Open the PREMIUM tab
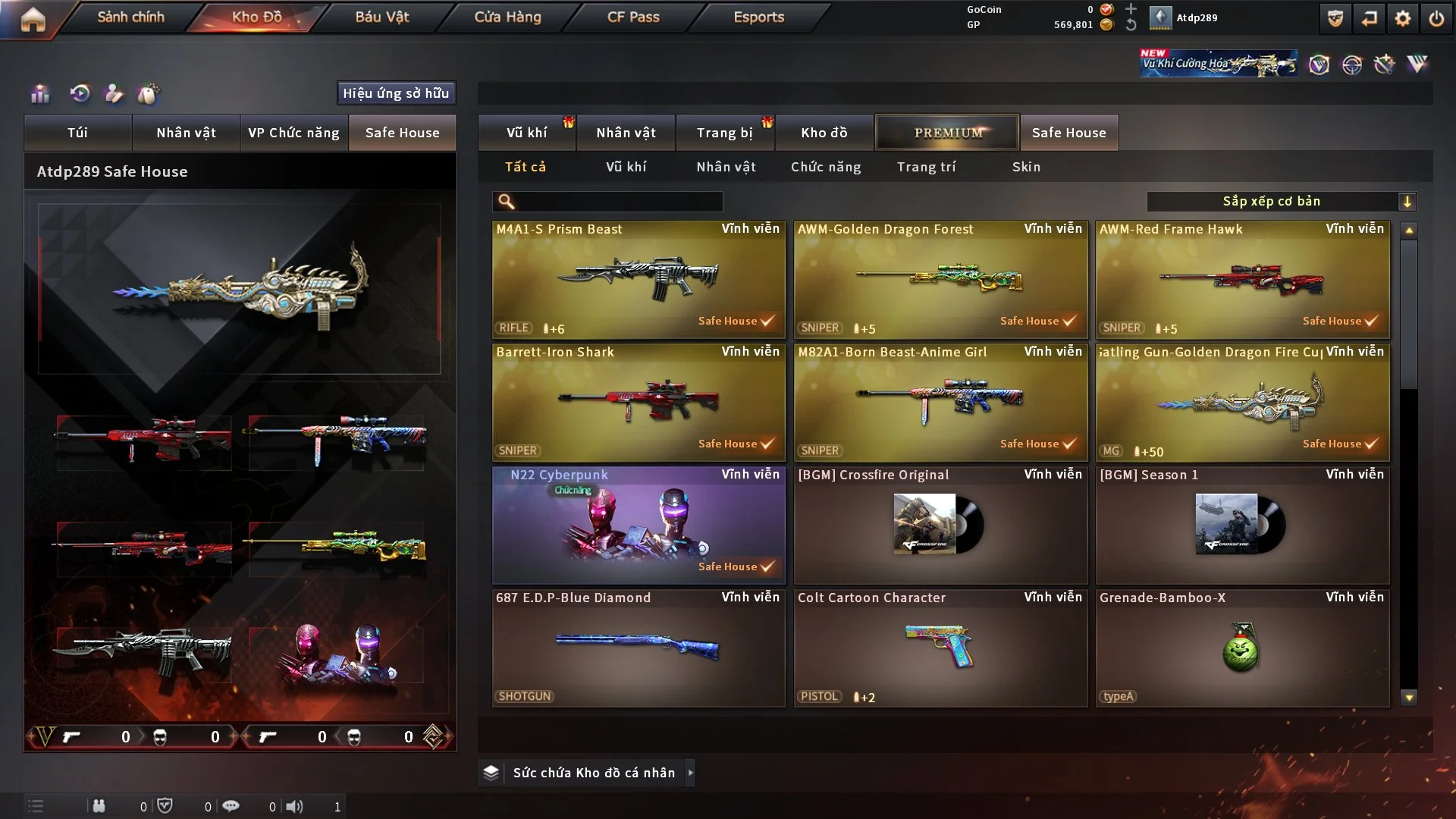Viewport: 1456px width, 819px height. 947,133
